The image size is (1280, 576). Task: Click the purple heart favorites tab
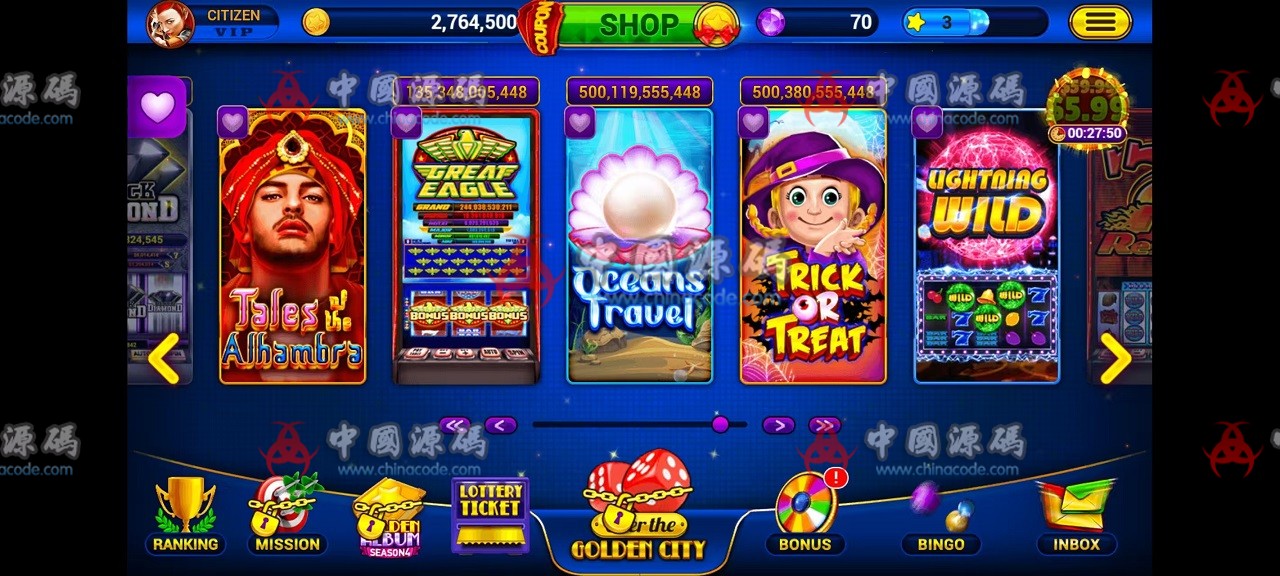pyautogui.click(x=157, y=107)
